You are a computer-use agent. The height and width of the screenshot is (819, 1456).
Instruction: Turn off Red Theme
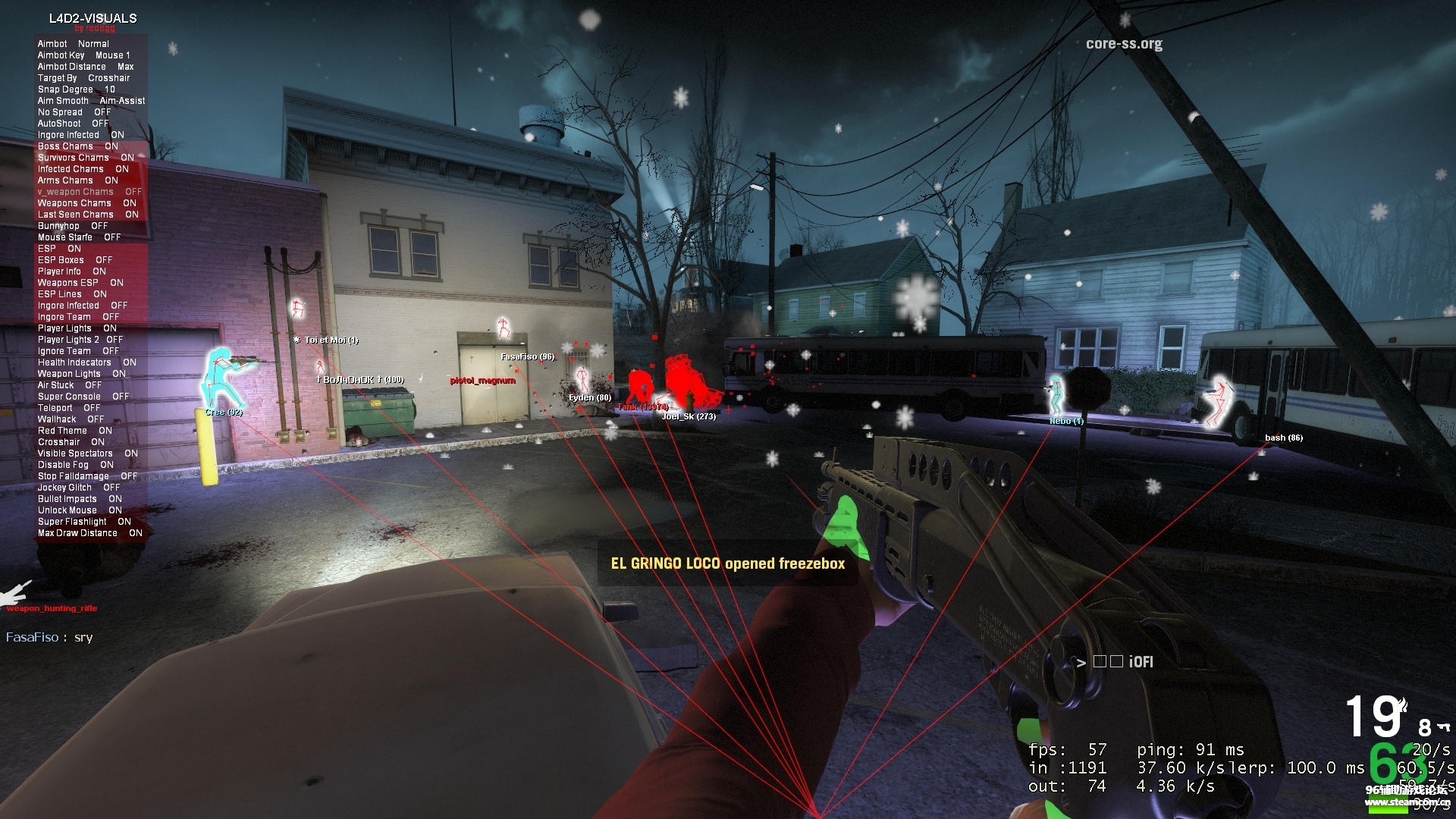tap(72, 430)
